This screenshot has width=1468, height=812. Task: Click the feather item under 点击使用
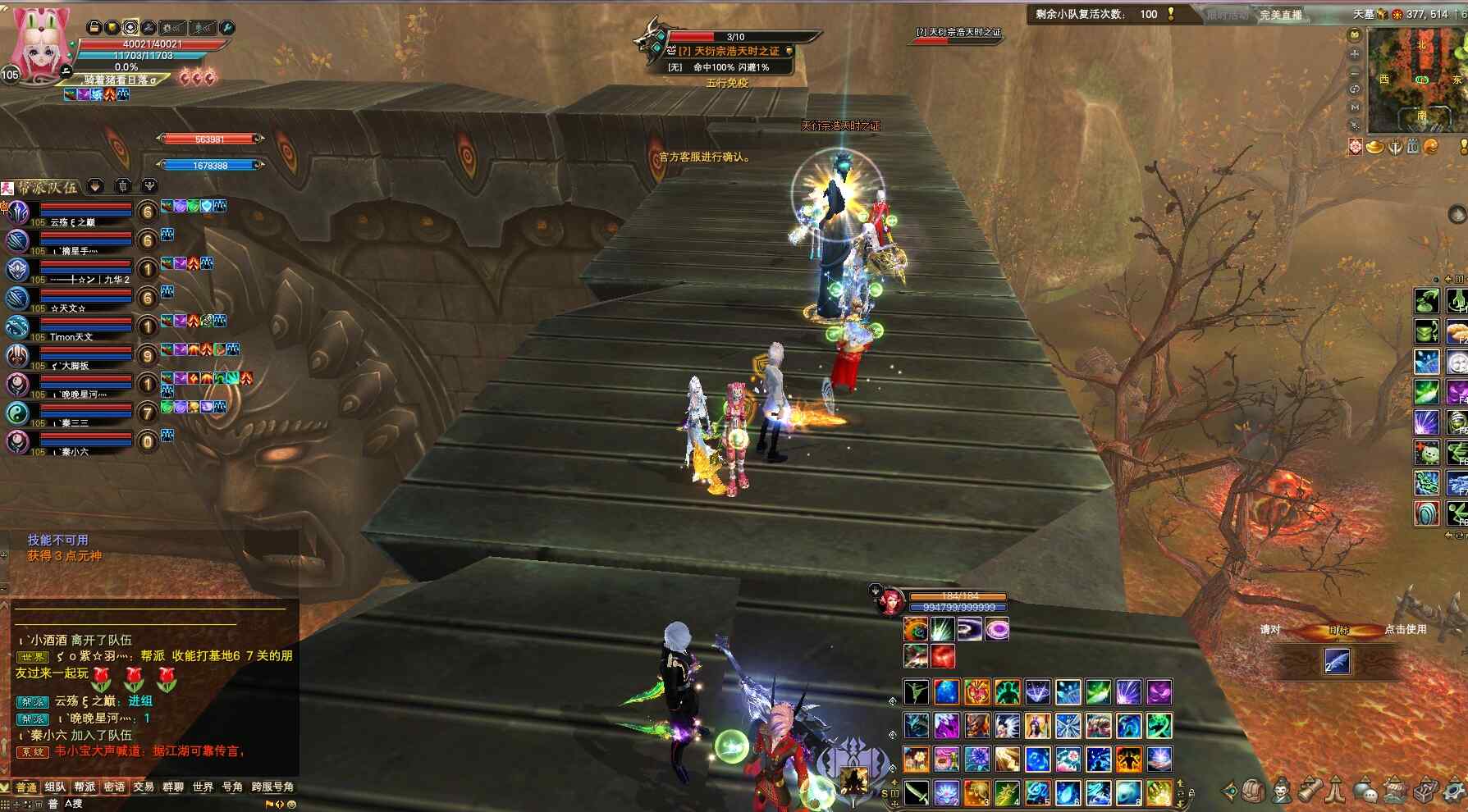click(x=1337, y=661)
